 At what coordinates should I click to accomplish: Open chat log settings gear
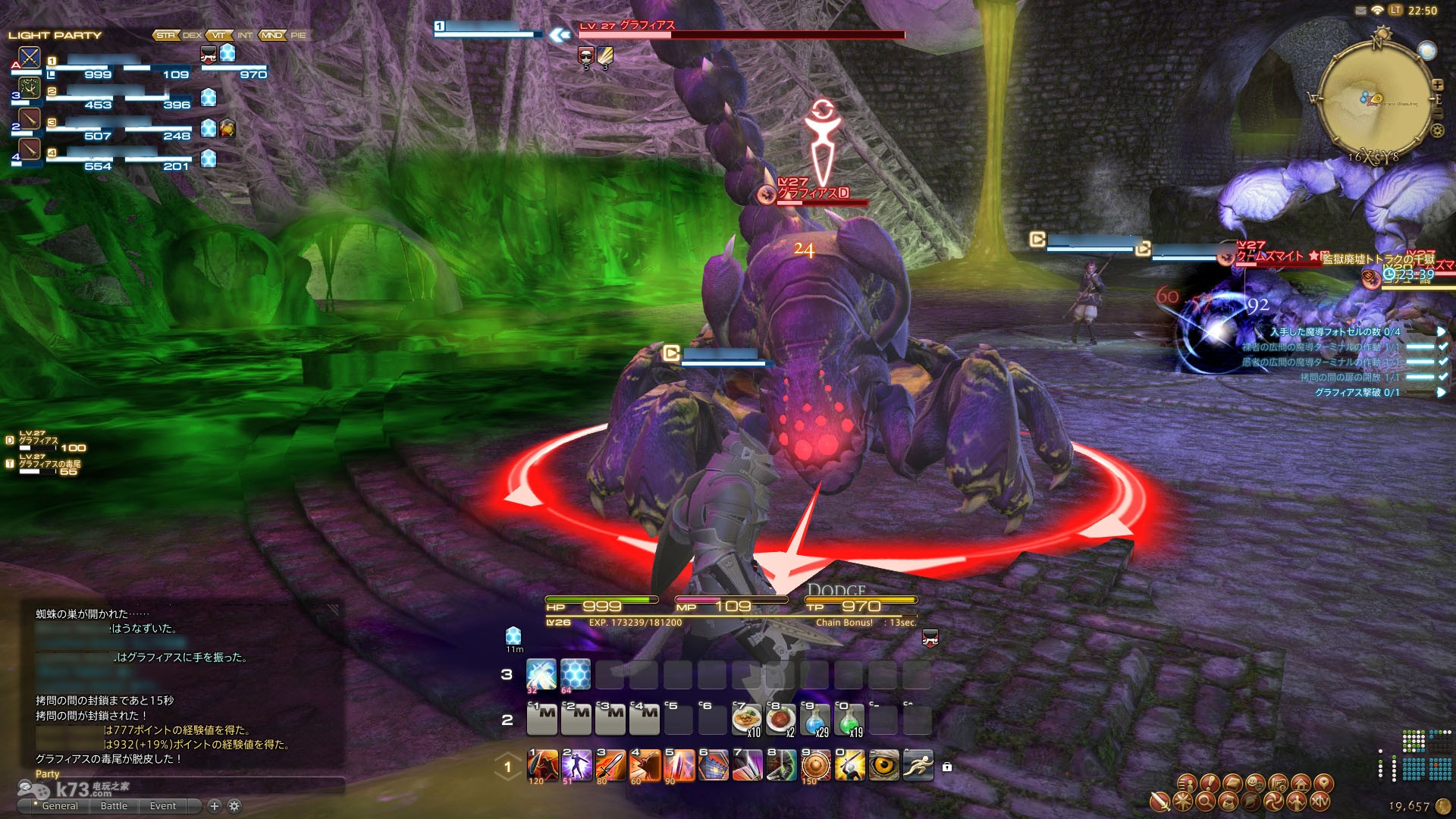234,805
